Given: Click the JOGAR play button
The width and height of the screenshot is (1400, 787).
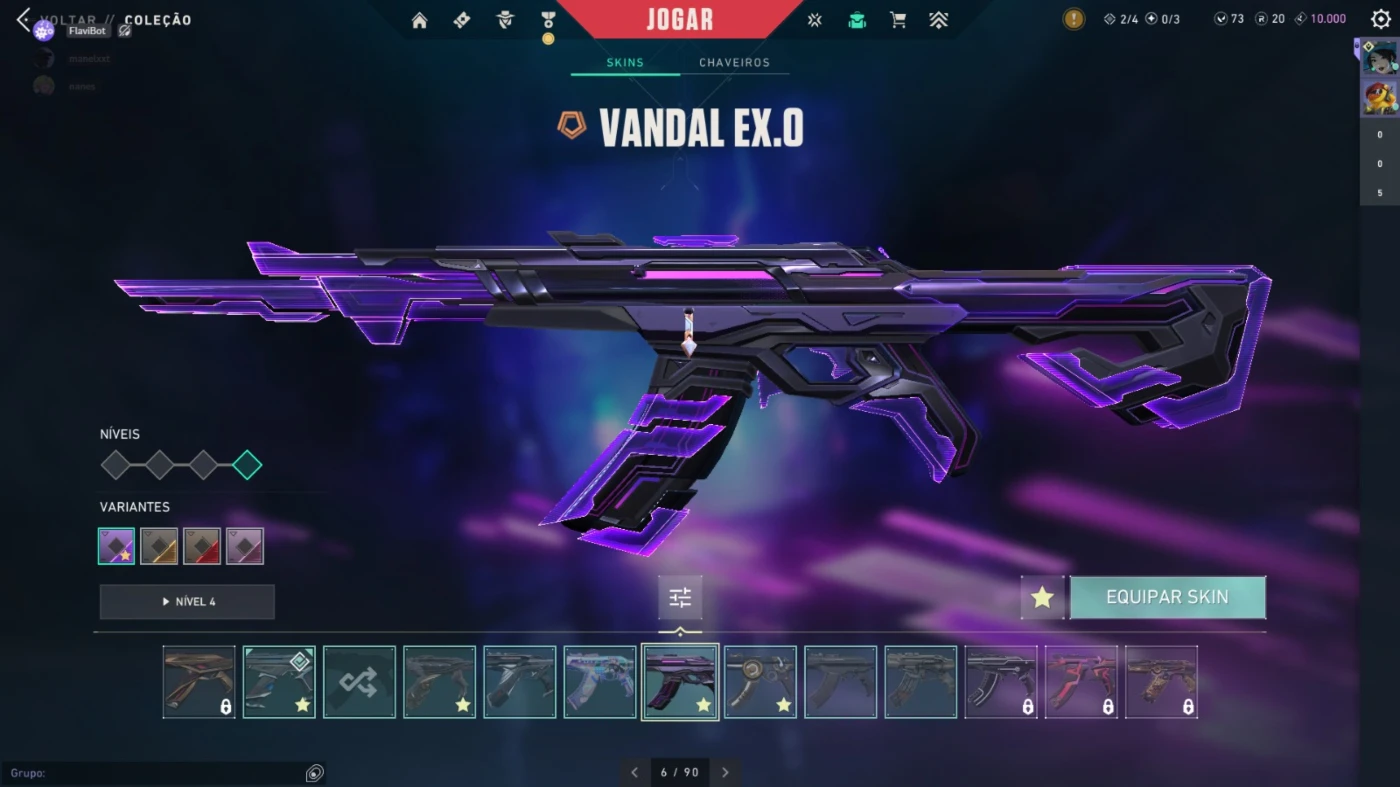Looking at the screenshot, I should pyautogui.click(x=680, y=20).
